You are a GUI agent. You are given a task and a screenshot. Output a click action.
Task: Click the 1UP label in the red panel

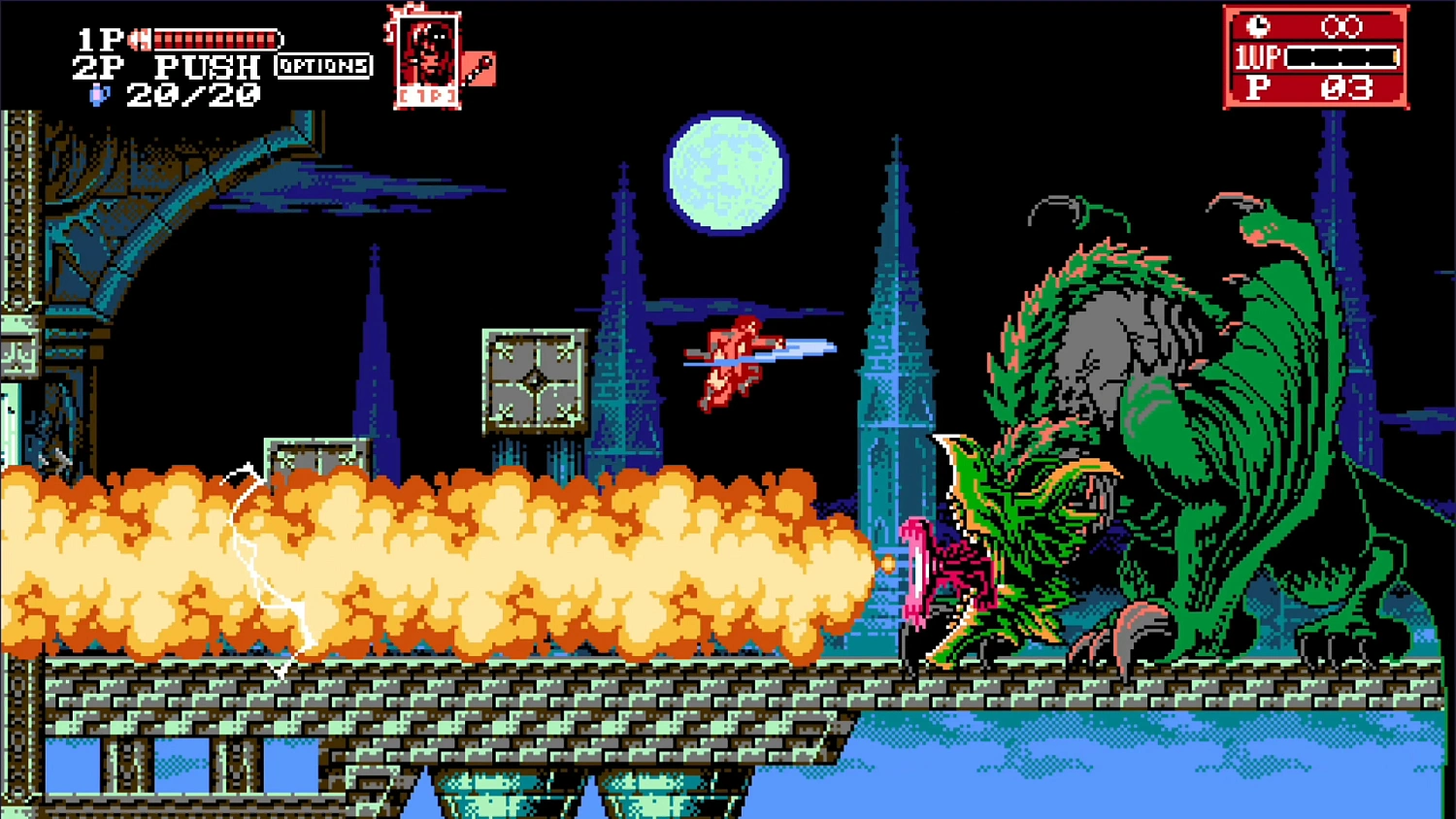pyautogui.click(x=1259, y=58)
